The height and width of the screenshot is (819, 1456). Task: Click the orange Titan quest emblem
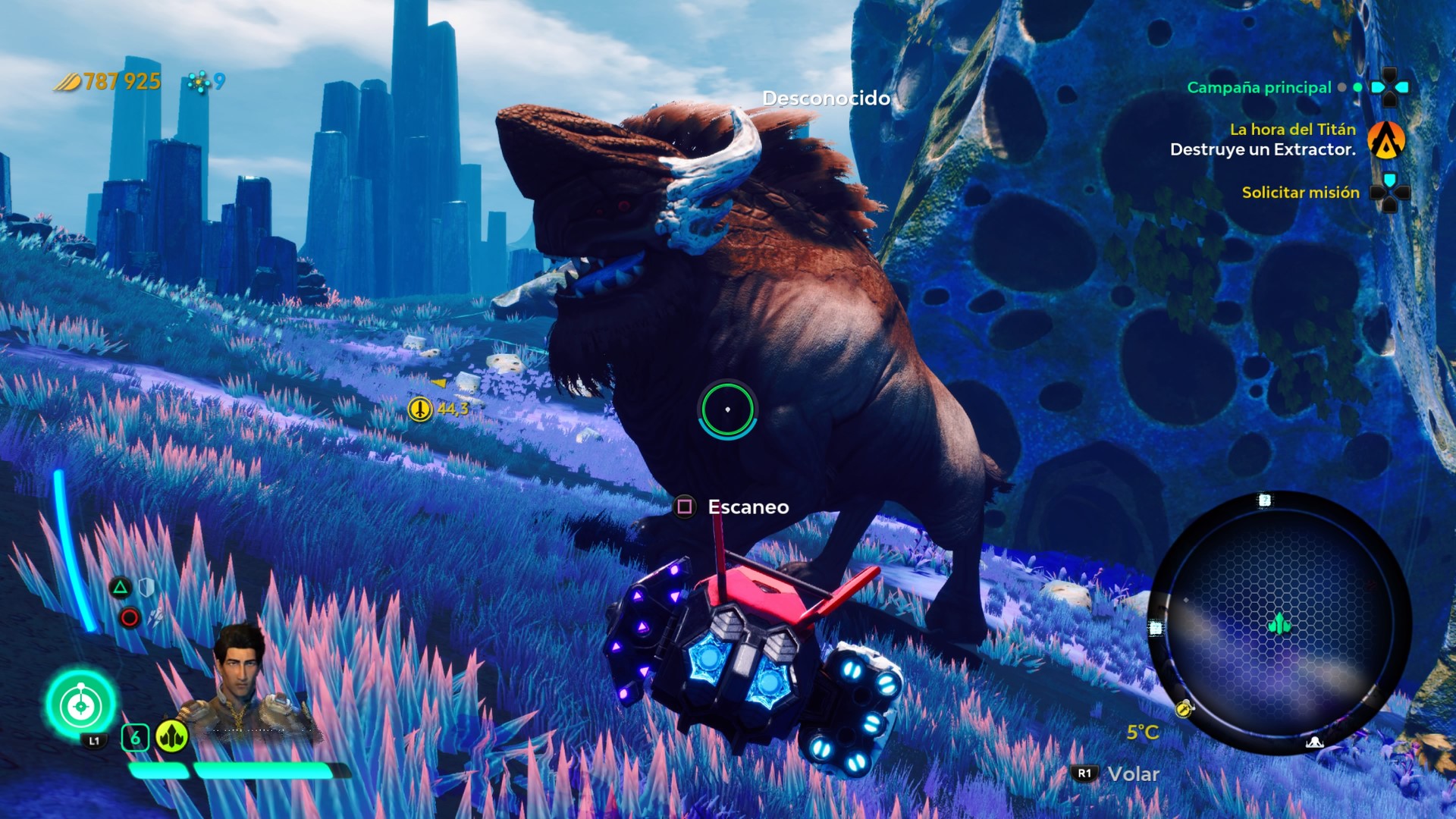(1386, 140)
